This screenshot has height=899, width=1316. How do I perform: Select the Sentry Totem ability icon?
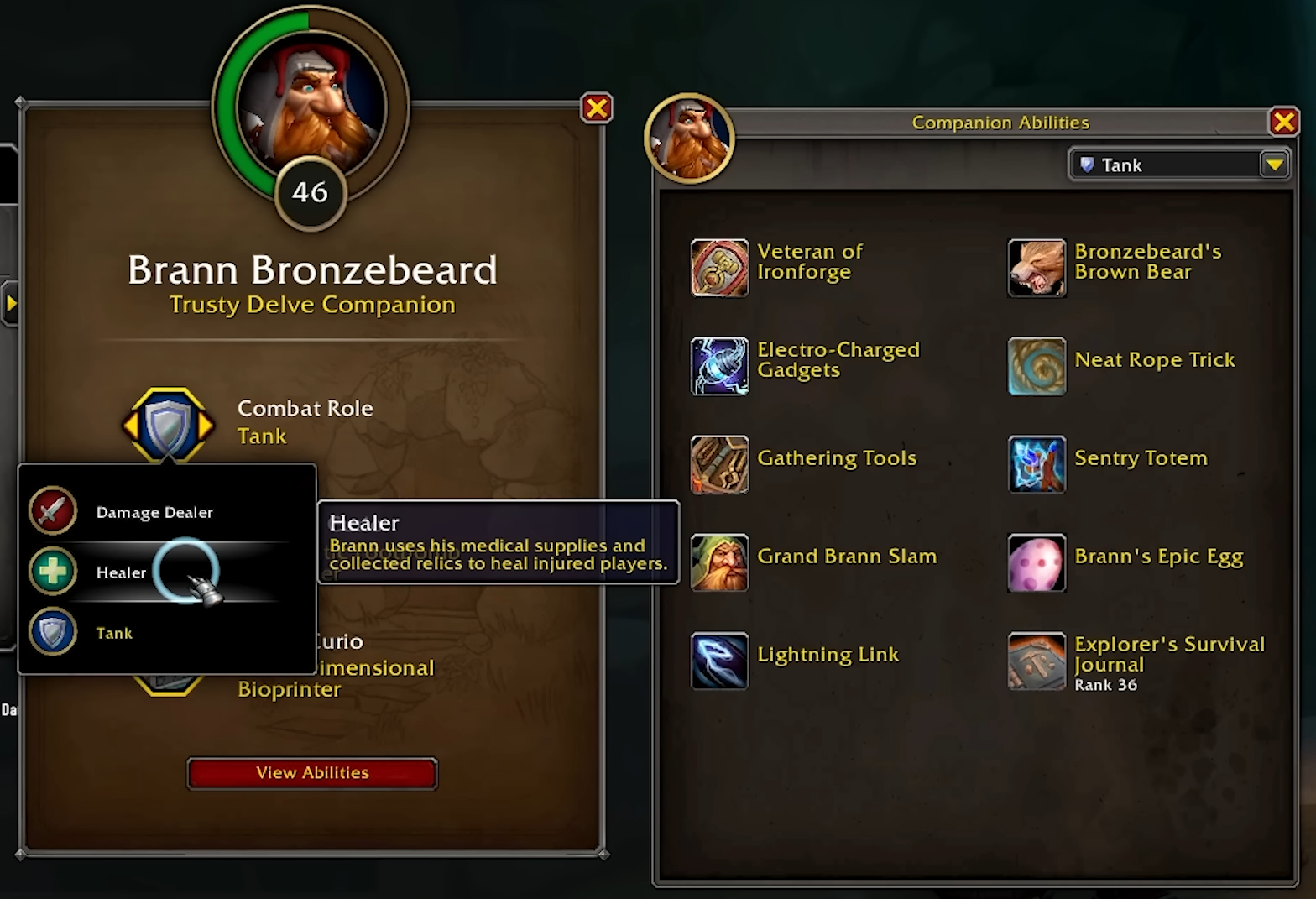1037,464
